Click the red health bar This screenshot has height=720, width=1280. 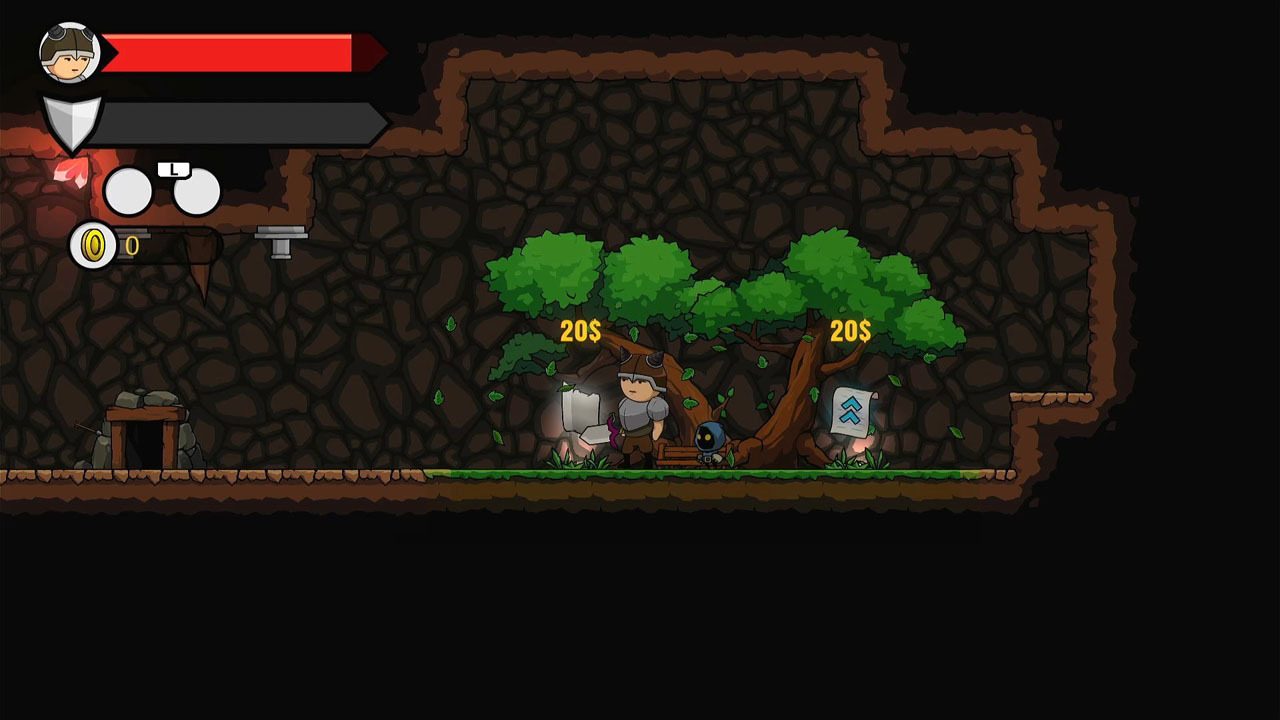230,50
